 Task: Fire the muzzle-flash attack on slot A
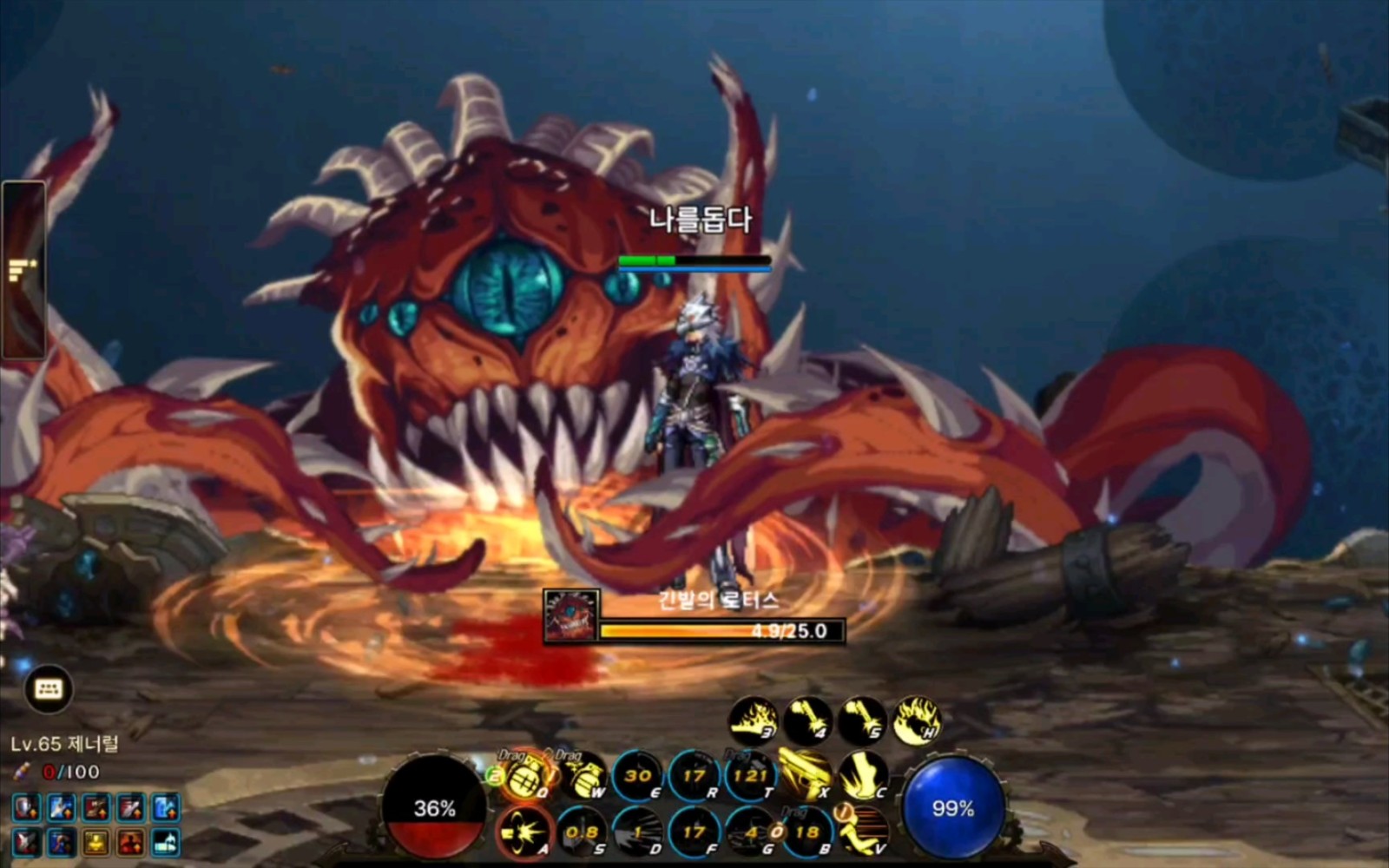[x=525, y=831]
